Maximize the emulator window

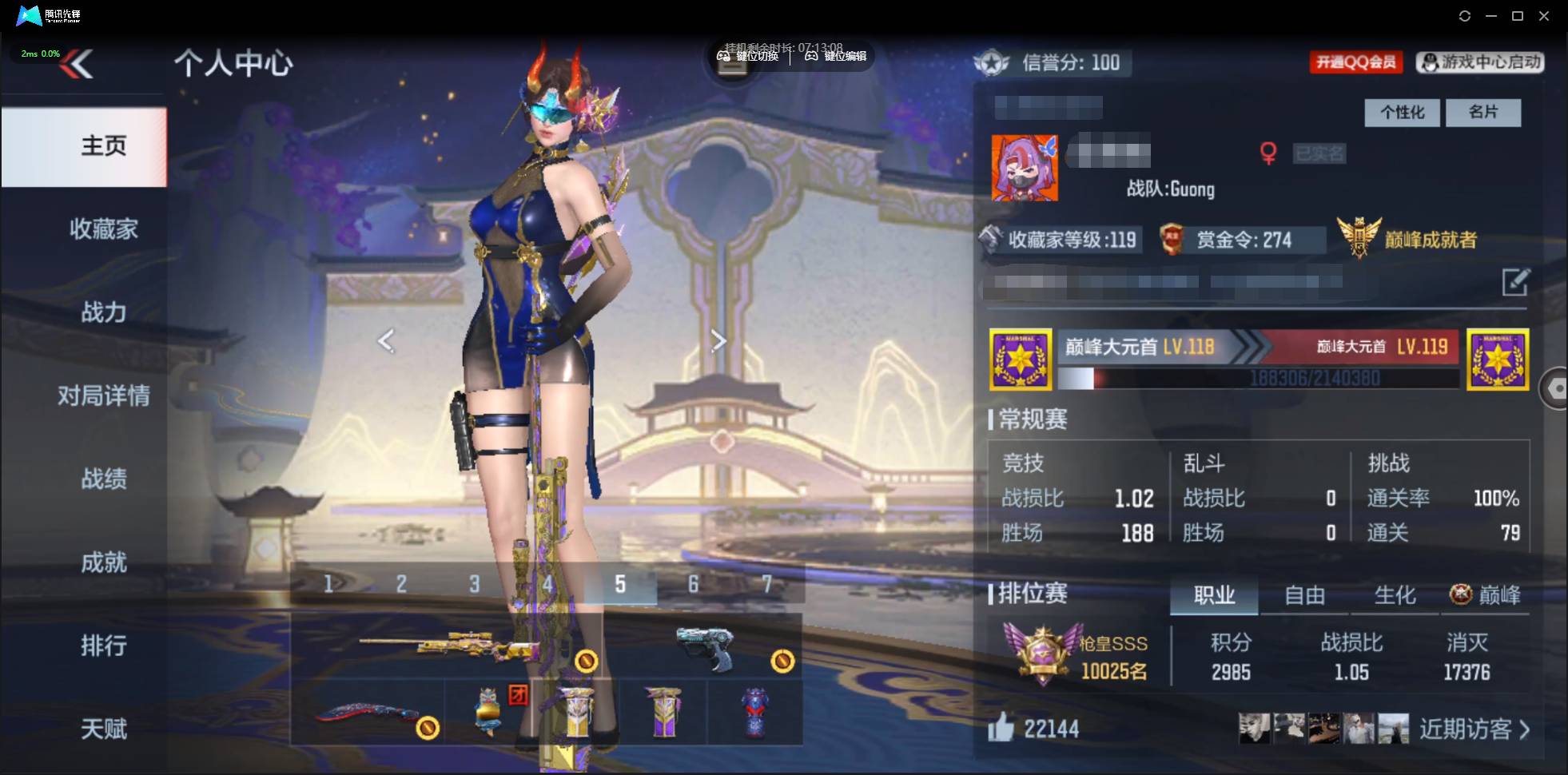[x=1518, y=16]
